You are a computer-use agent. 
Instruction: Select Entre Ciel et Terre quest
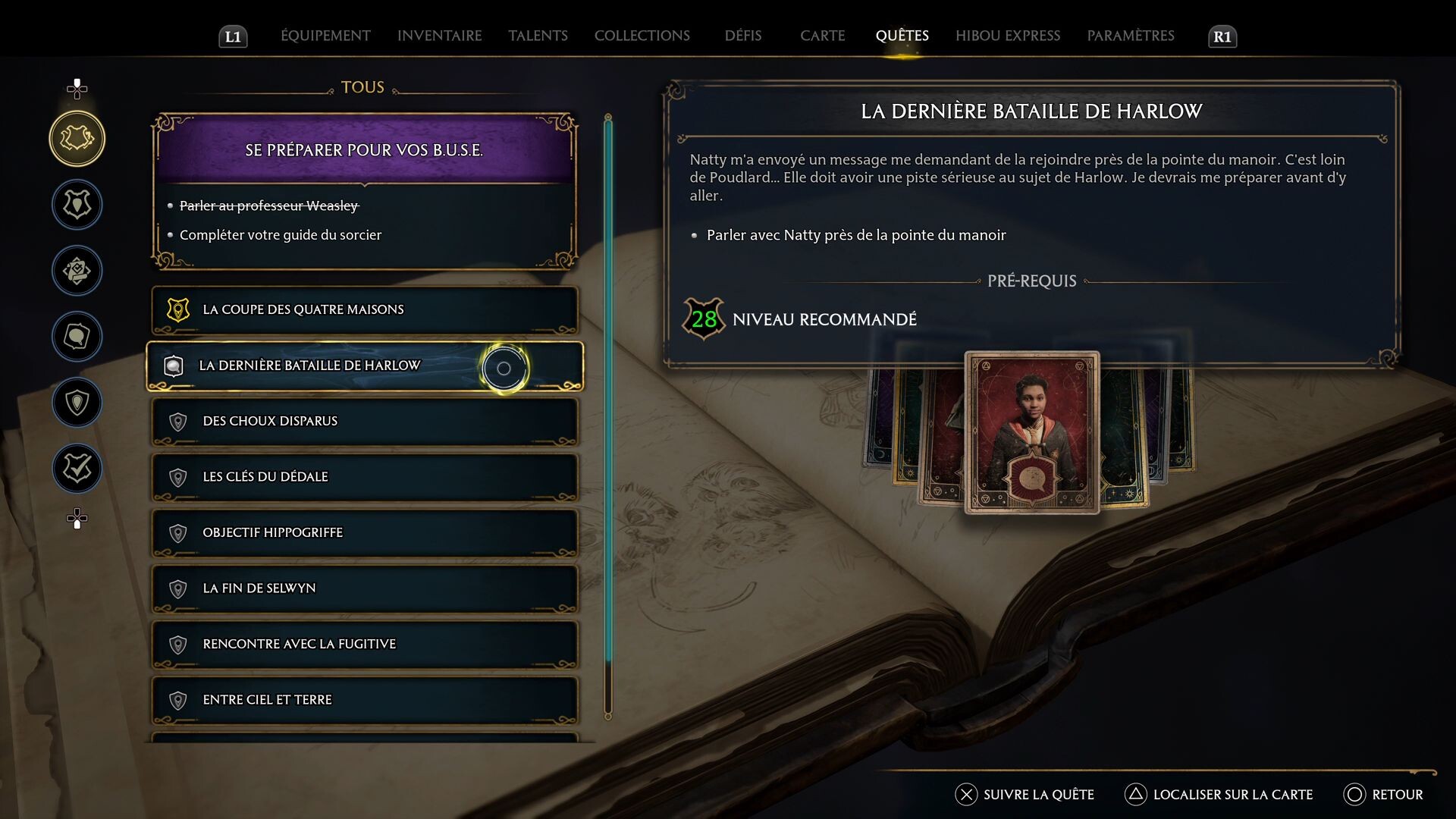[364, 700]
